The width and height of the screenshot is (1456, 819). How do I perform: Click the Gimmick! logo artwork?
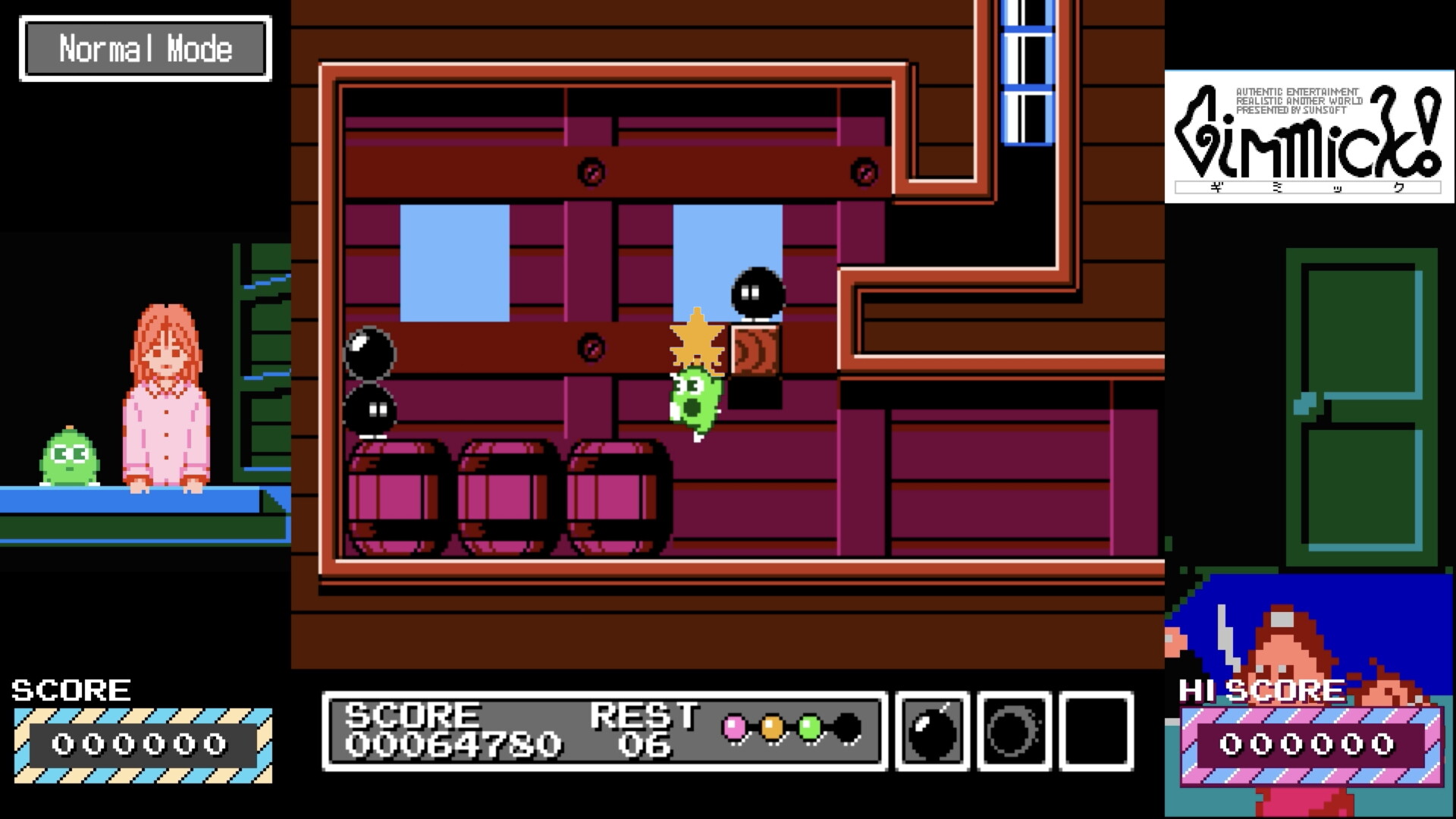tap(1306, 136)
